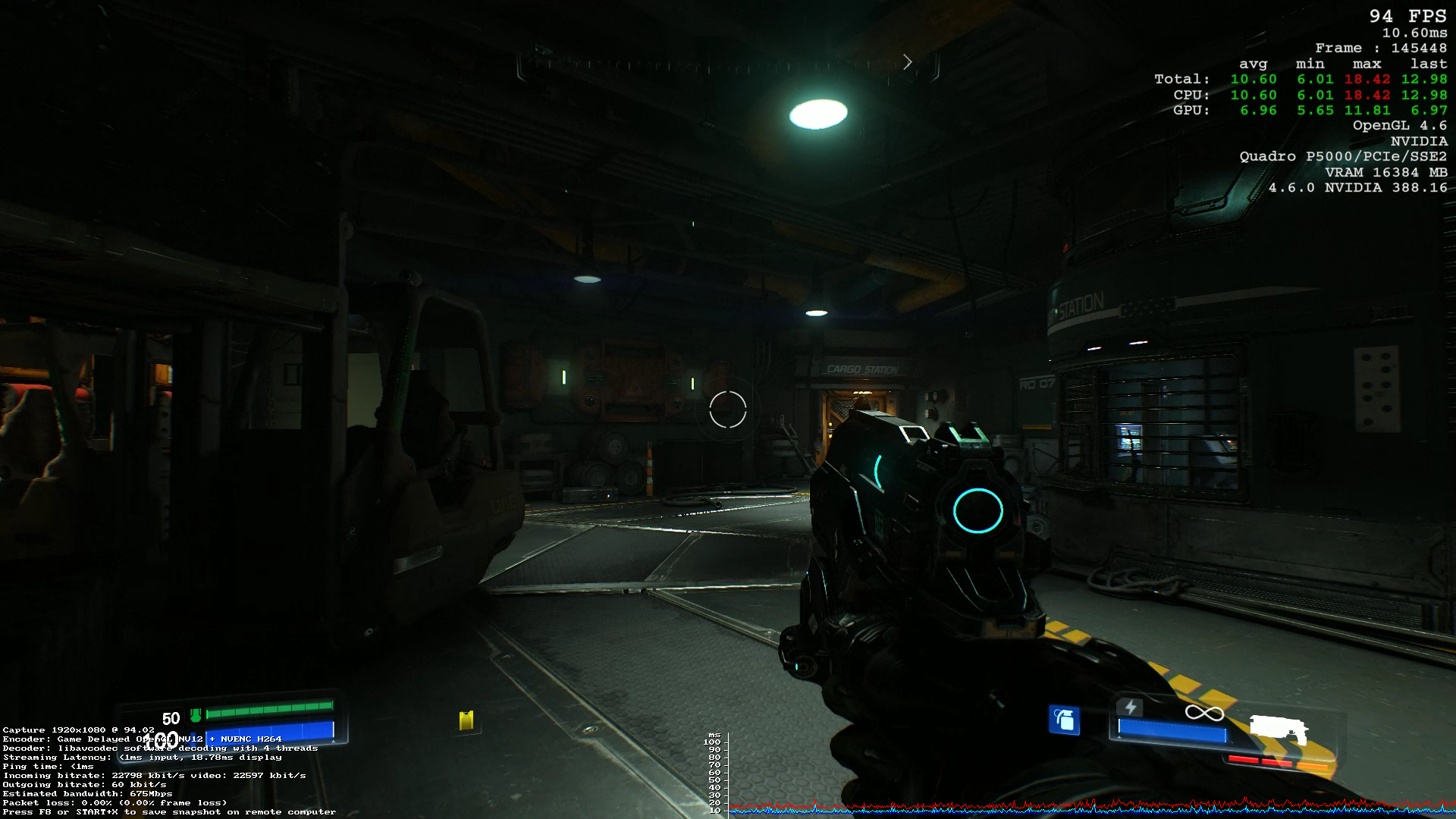
Task: Select the white pistol weapon icon
Action: [x=1278, y=730]
